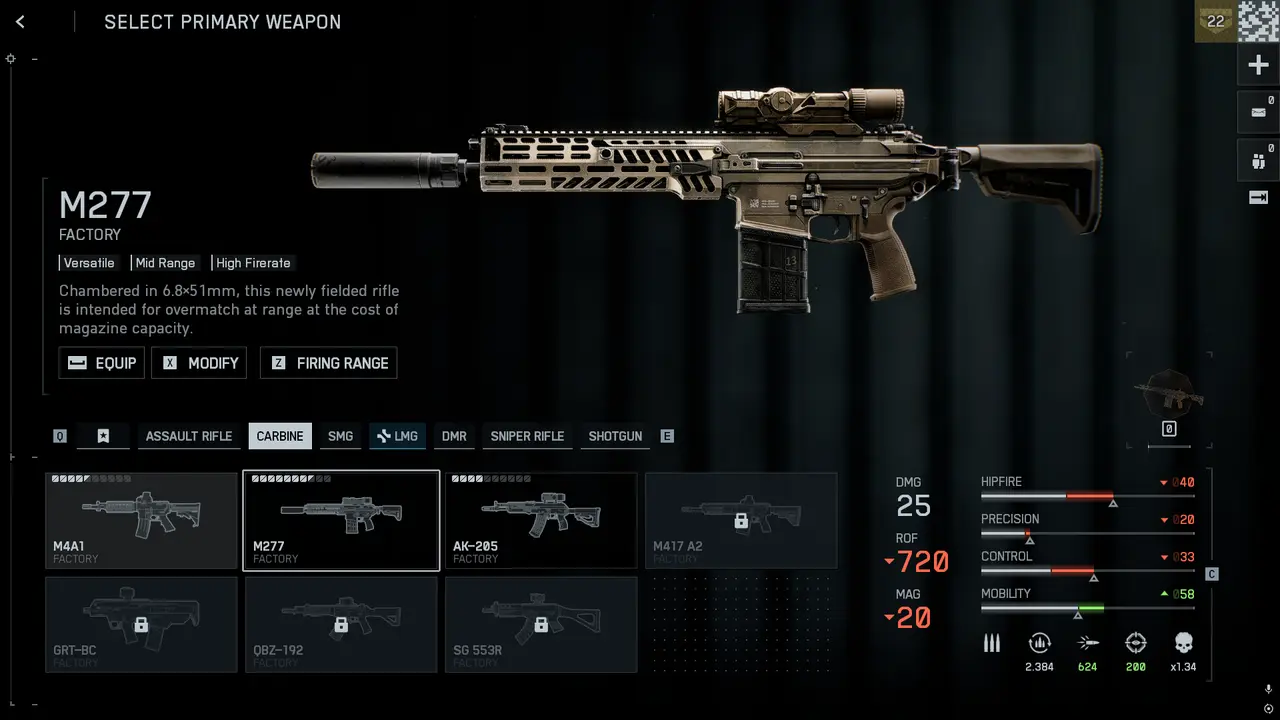
Task: Choose the AK-205 weapon tile
Action: (x=541, y=521)
